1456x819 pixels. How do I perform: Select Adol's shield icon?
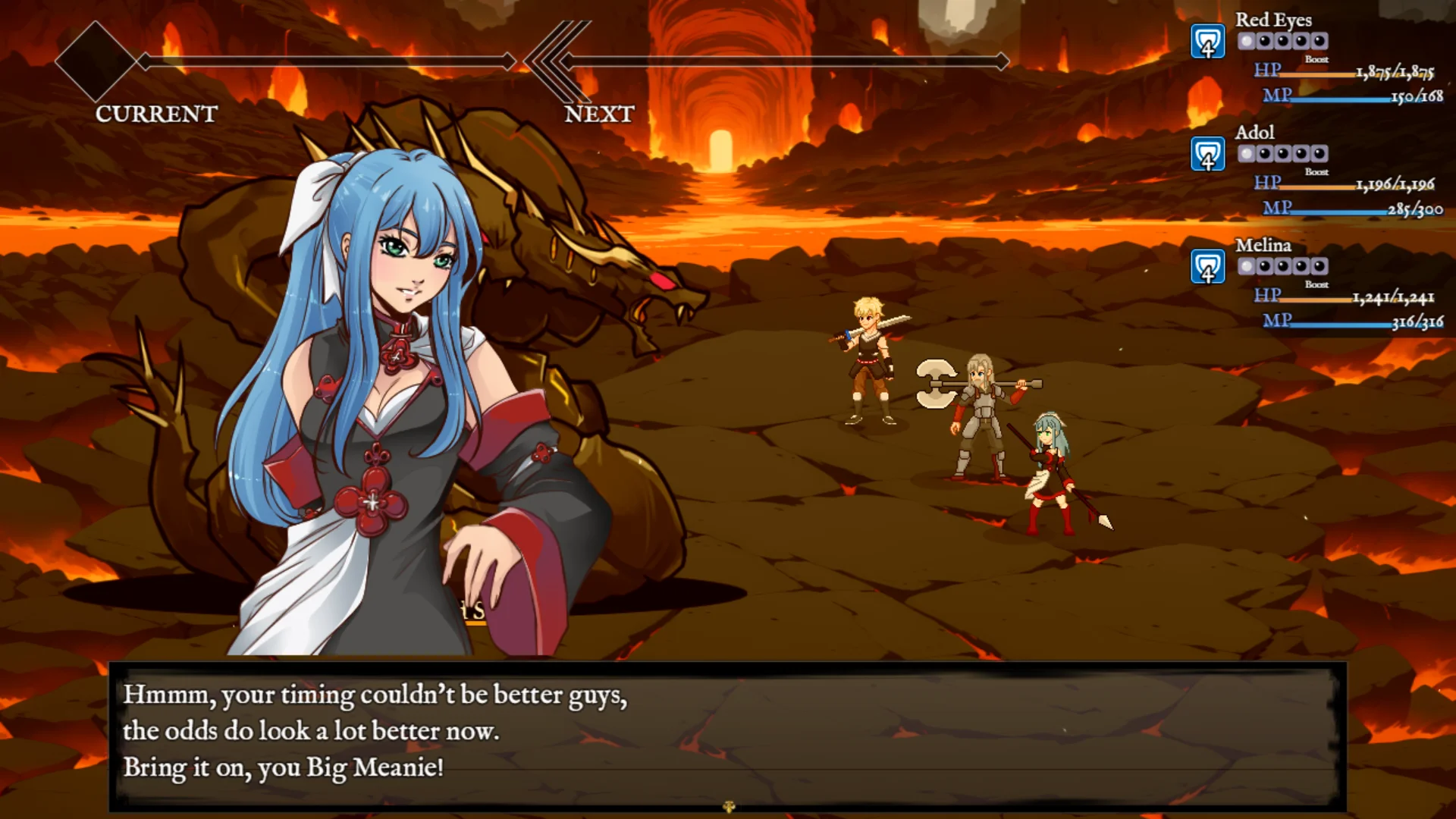click(x=1207, y=155)
